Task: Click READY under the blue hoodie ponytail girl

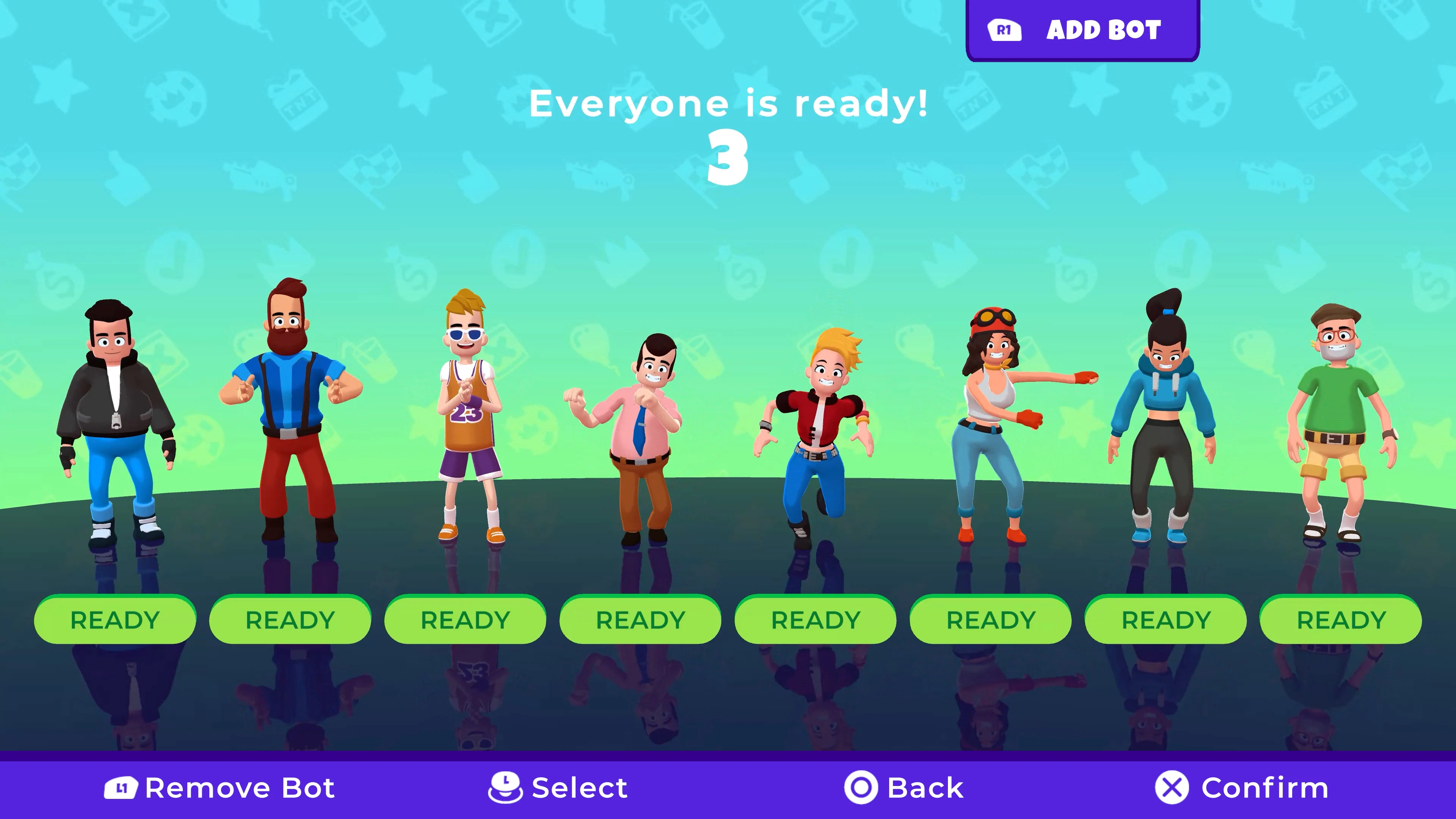Action: [x=1166, y=620]
